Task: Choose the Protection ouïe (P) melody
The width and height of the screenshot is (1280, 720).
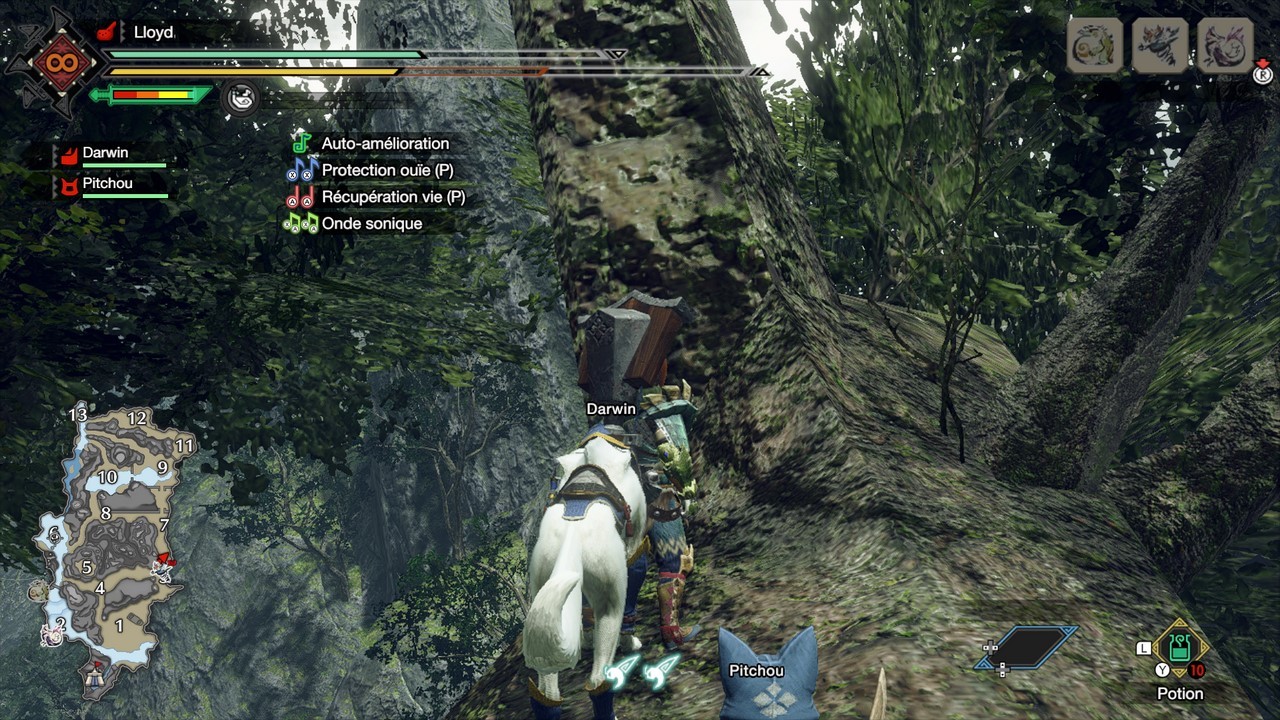Action: coord(387,171)
